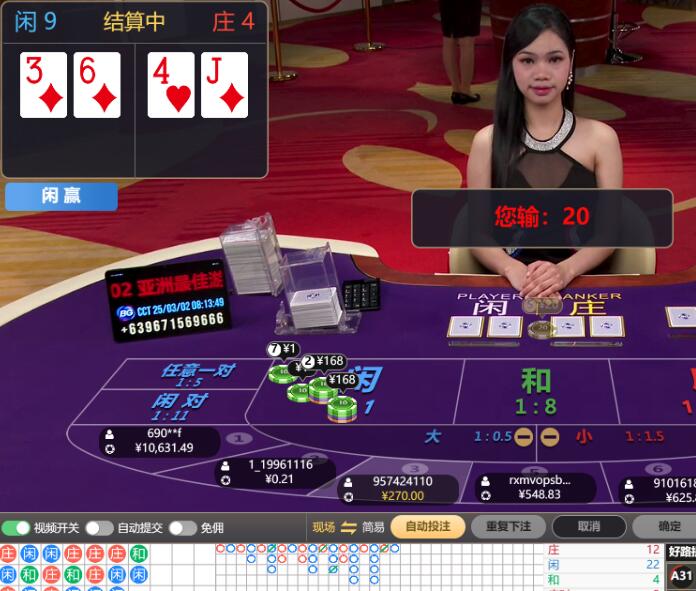Activate the 自动投注 auto-bet button
Viewport: 696px width, 591px height.
pos(428,527)
